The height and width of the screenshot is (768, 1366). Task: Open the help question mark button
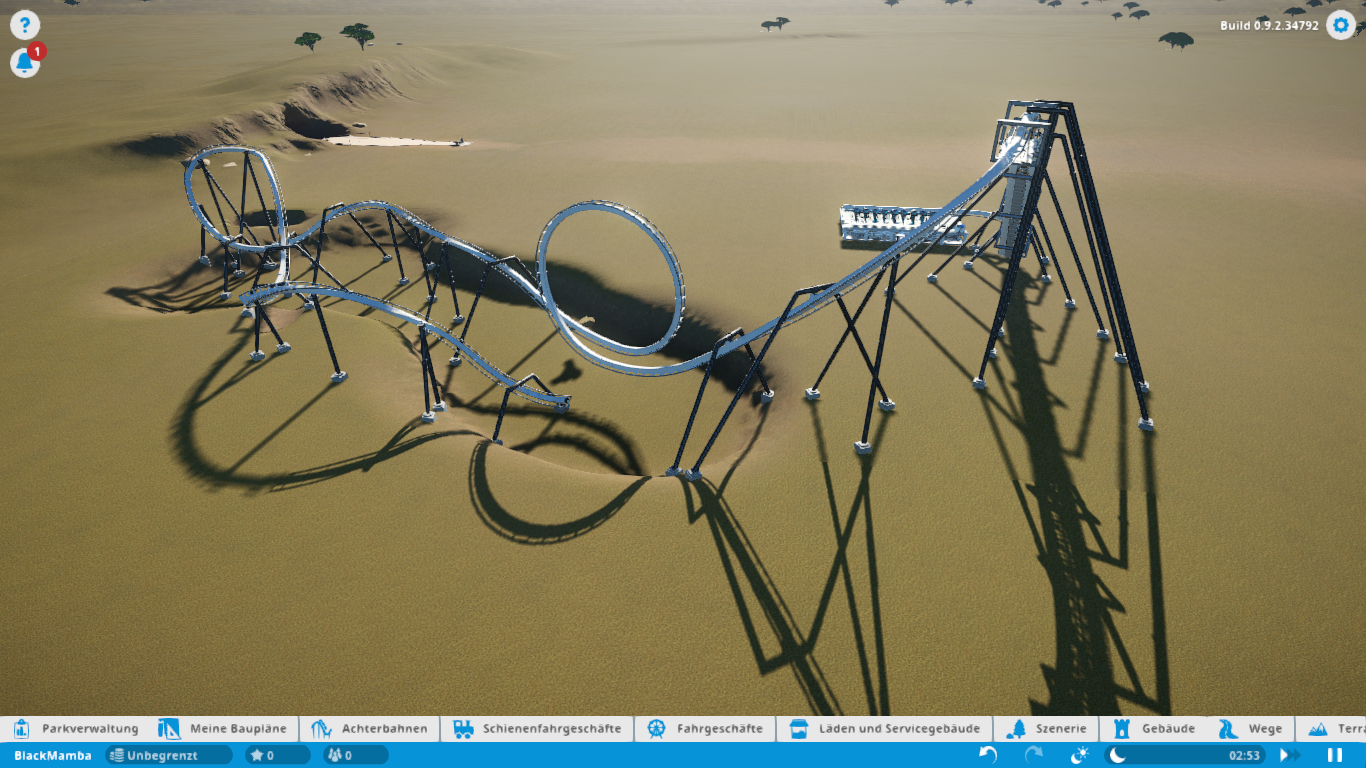tap(24, 25)
